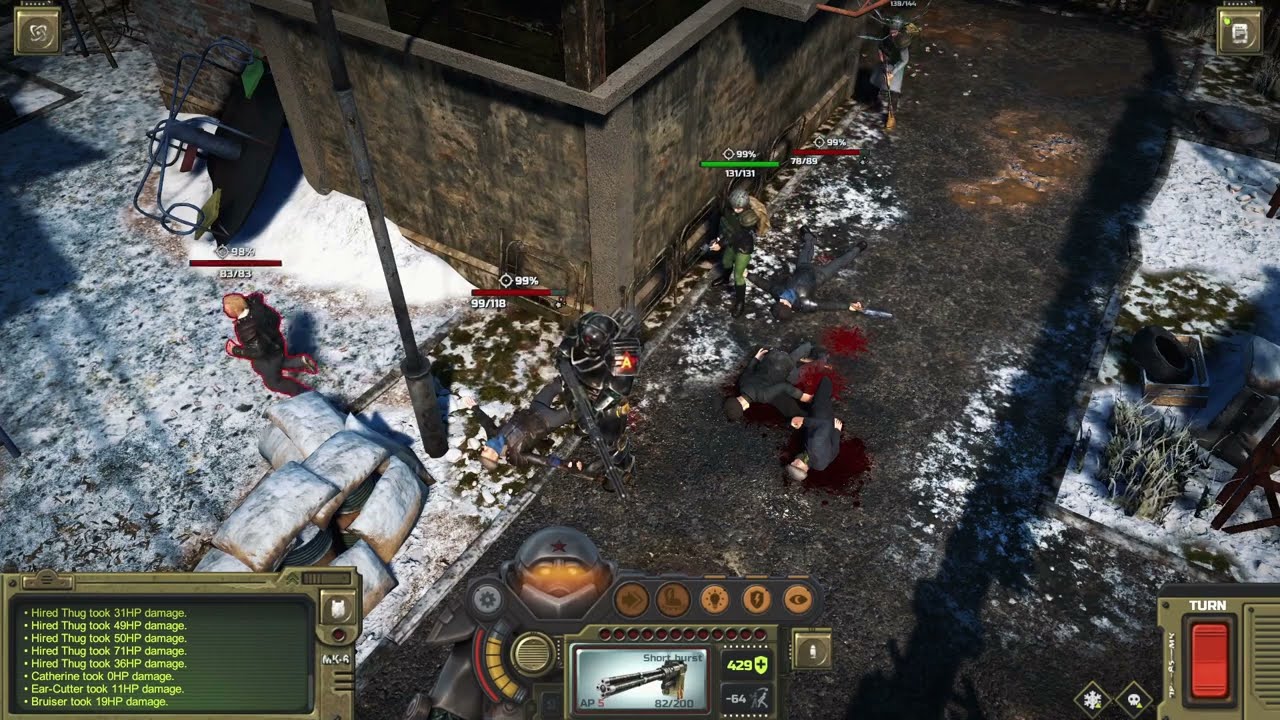Open the top-left corner menu button
The height and width of the screenshot is (720, 1280).
(37, 31)
